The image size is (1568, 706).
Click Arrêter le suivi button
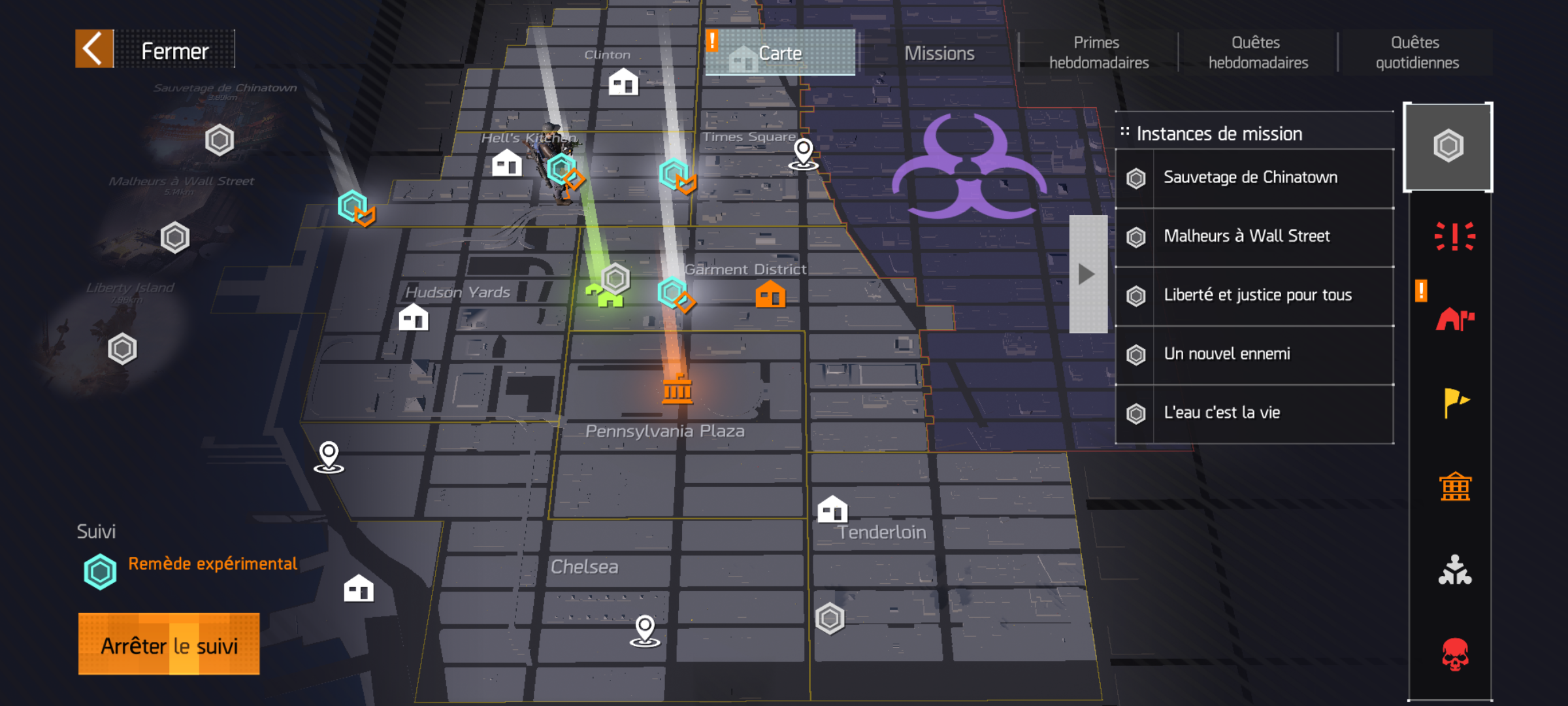[x=169, y=645]
